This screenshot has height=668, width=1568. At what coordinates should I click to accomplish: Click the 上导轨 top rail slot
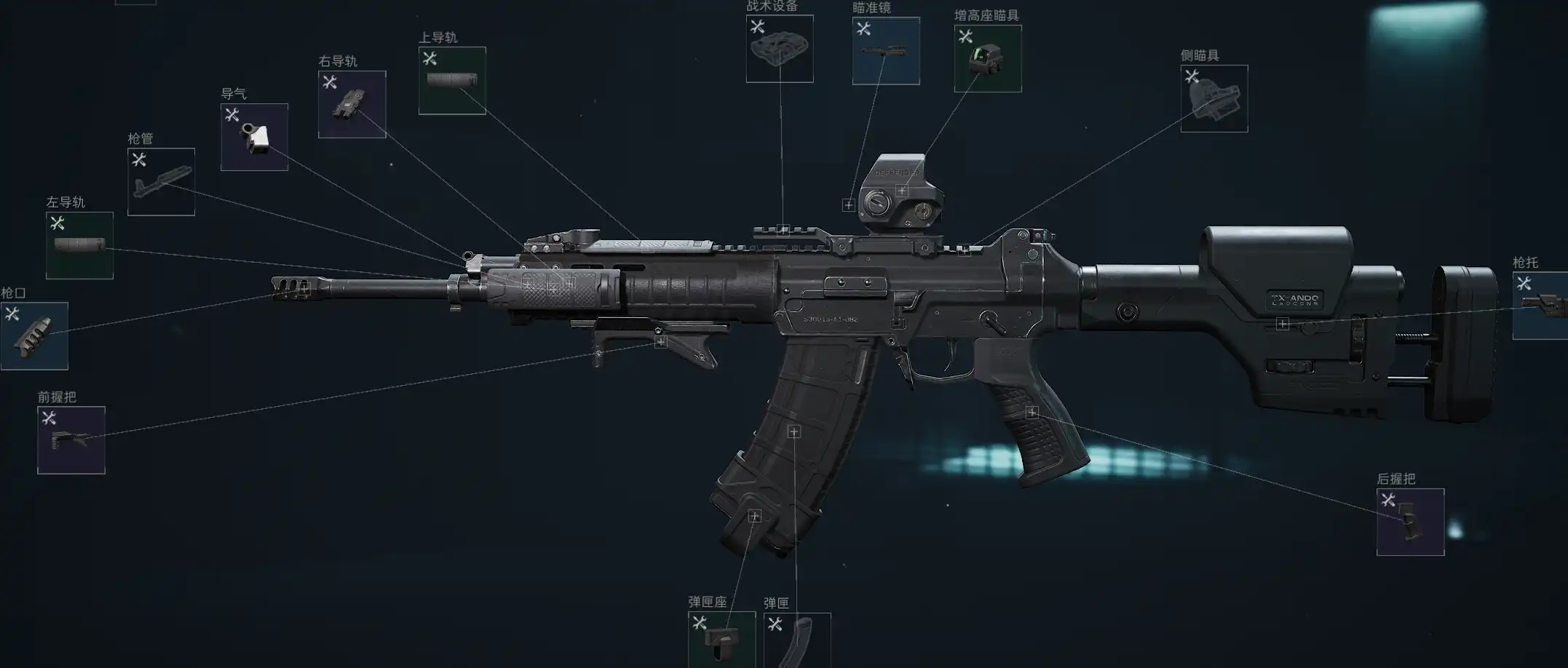pyautogui.click(x=452, y=81)
